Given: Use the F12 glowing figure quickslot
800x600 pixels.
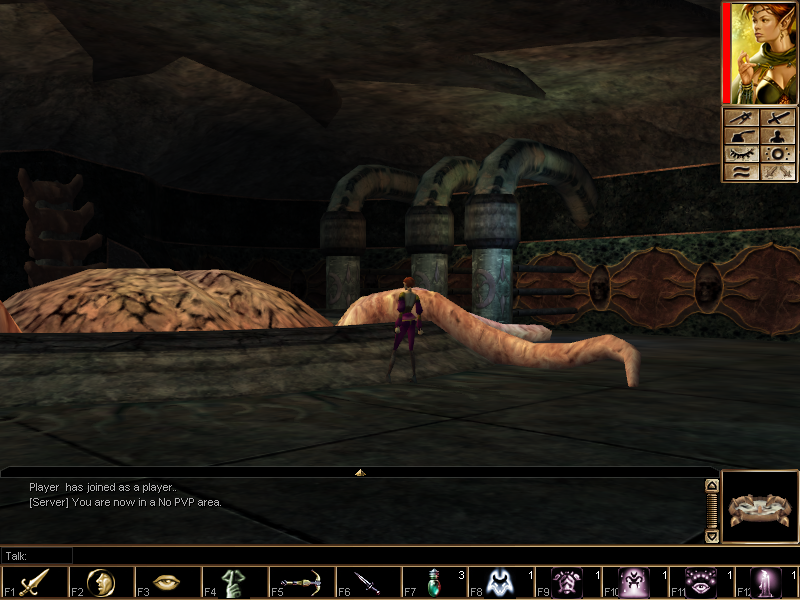Looking at the screenshot, I should [x=768, y=582].
